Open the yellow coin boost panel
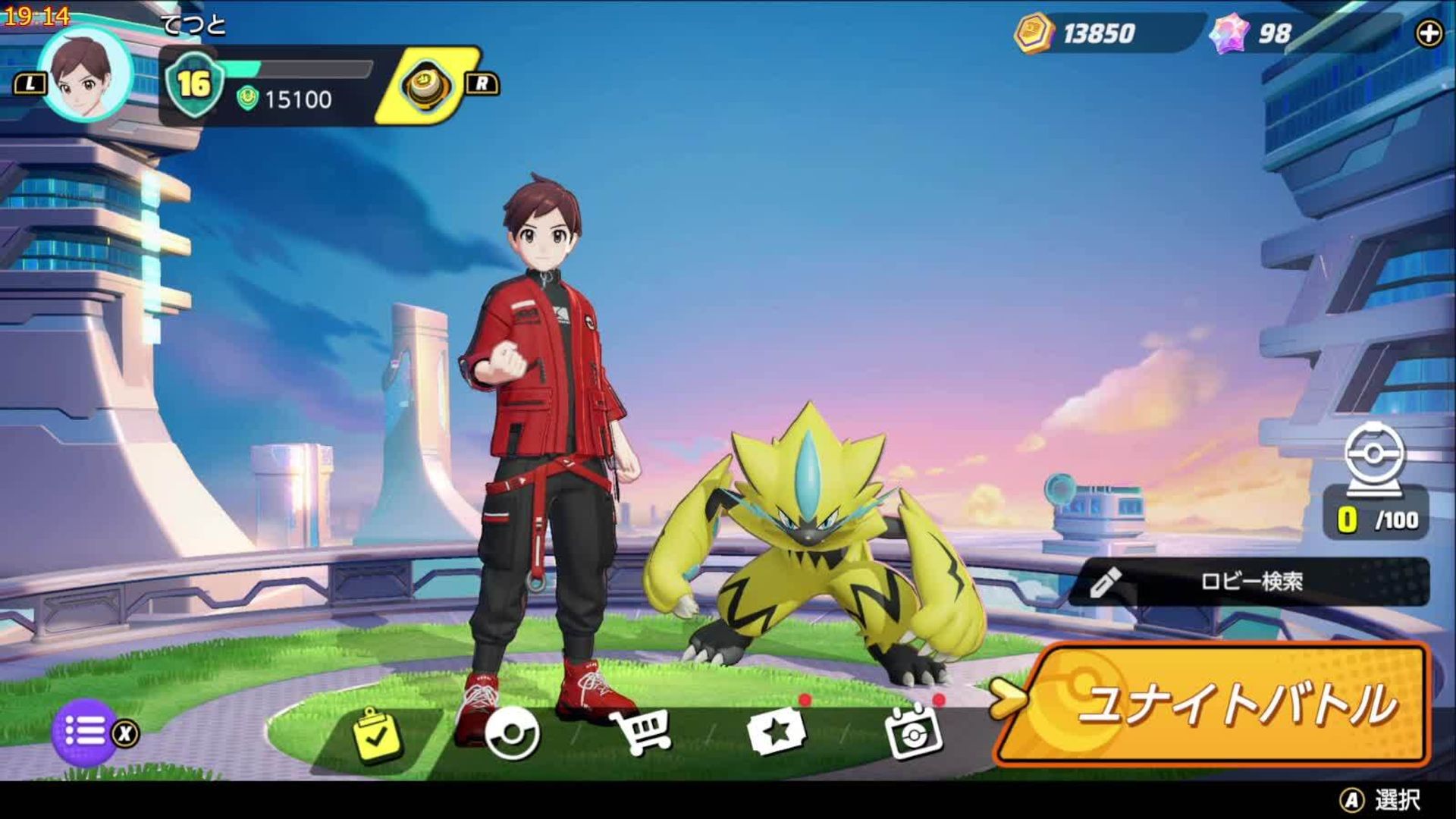Screen dimensions: 1456x819 click(x=428, y=84)
